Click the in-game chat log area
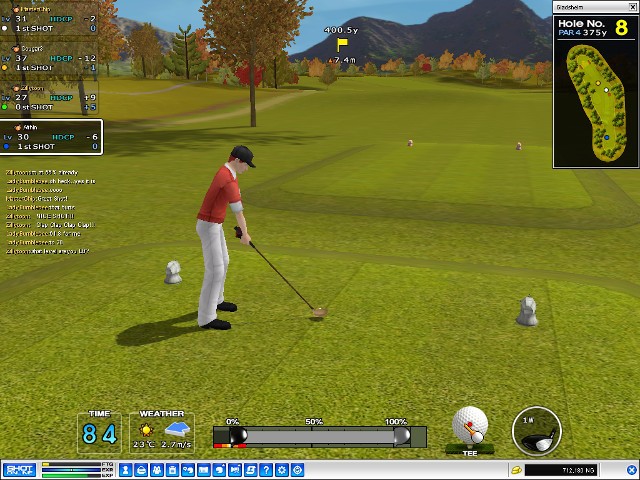The width and height of the screenshot is (640, 480). (x=50, y=210)
